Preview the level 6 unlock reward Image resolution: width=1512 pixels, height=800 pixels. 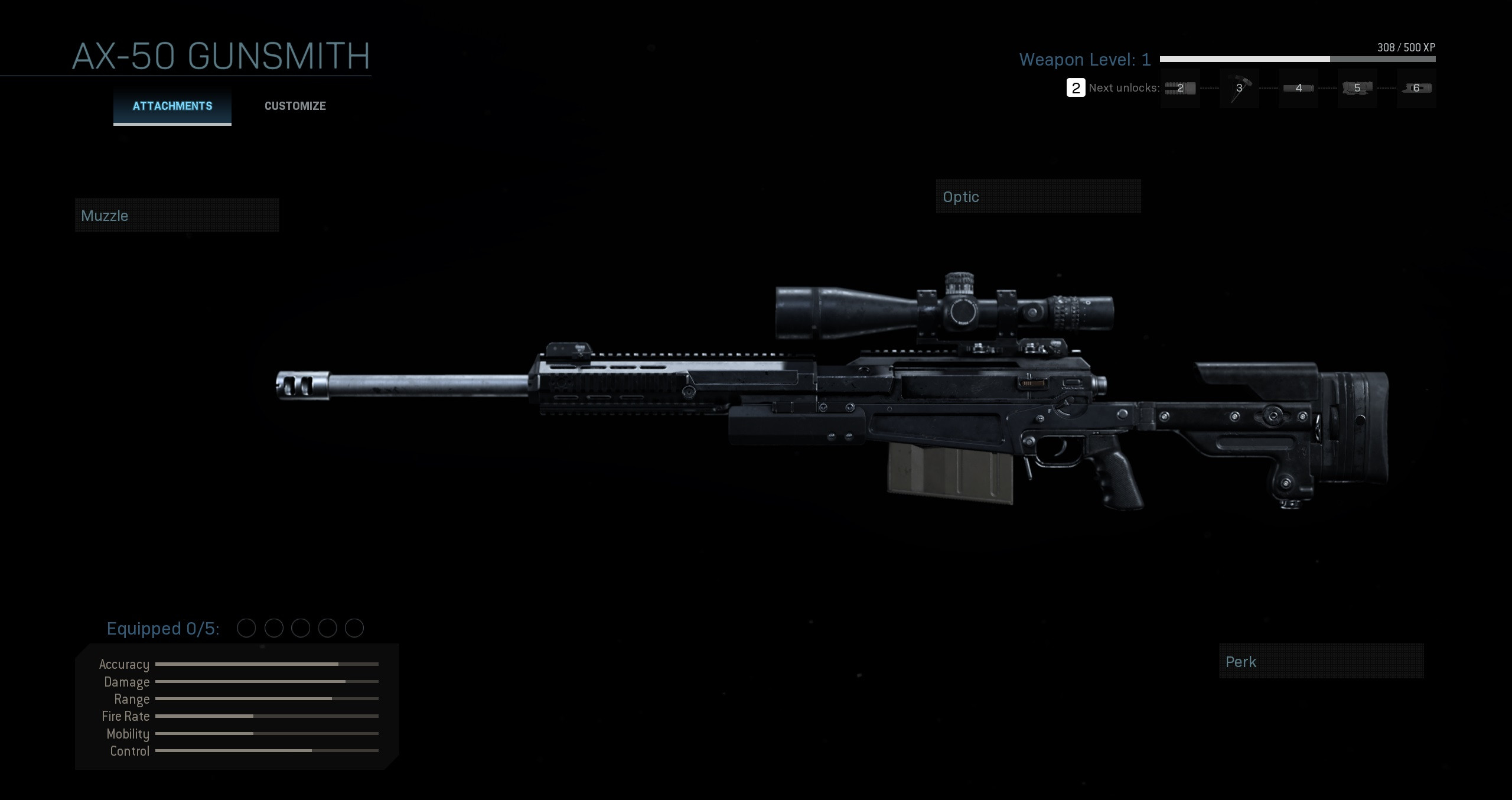[x=1416, y=88]
